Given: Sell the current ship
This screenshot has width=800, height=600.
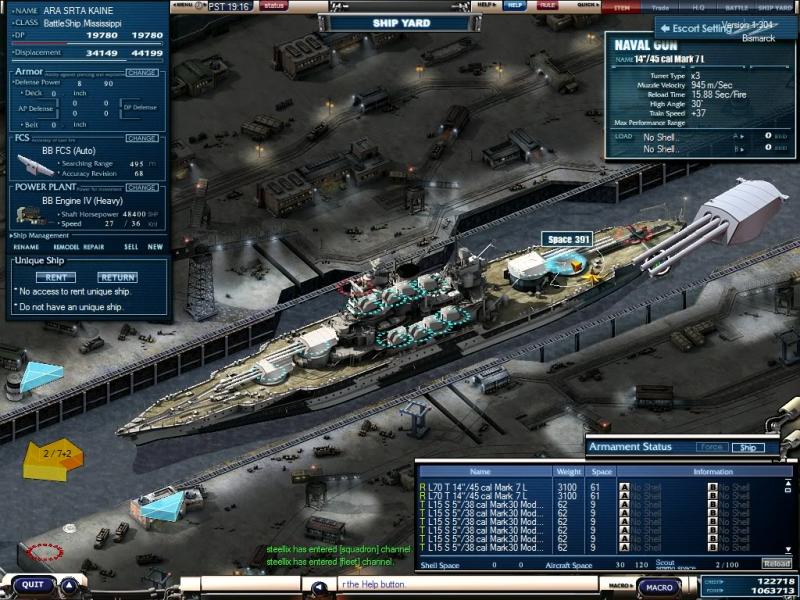Looking at the screenshot, I should click(130, 246).
